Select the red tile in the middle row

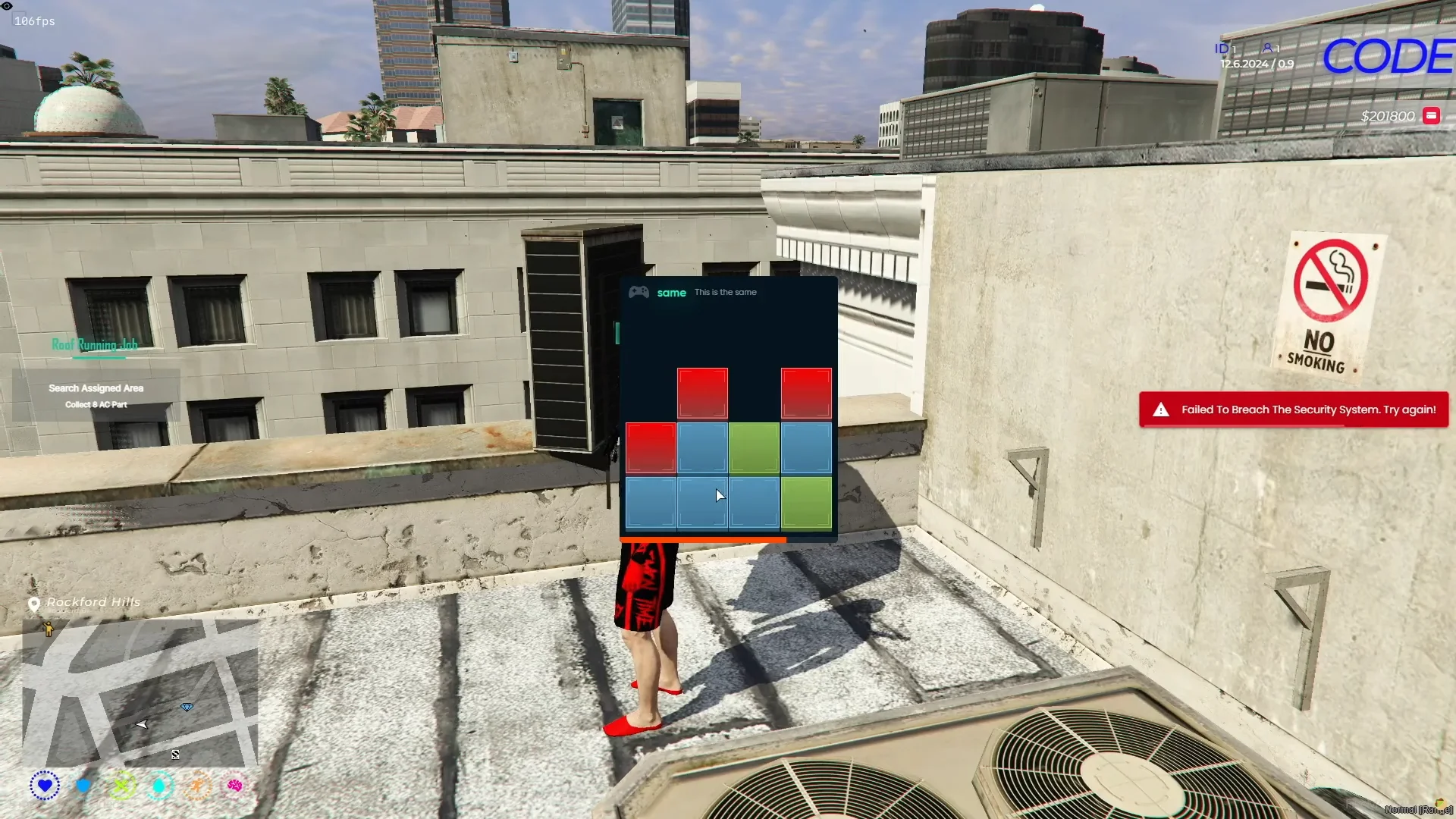651,447
